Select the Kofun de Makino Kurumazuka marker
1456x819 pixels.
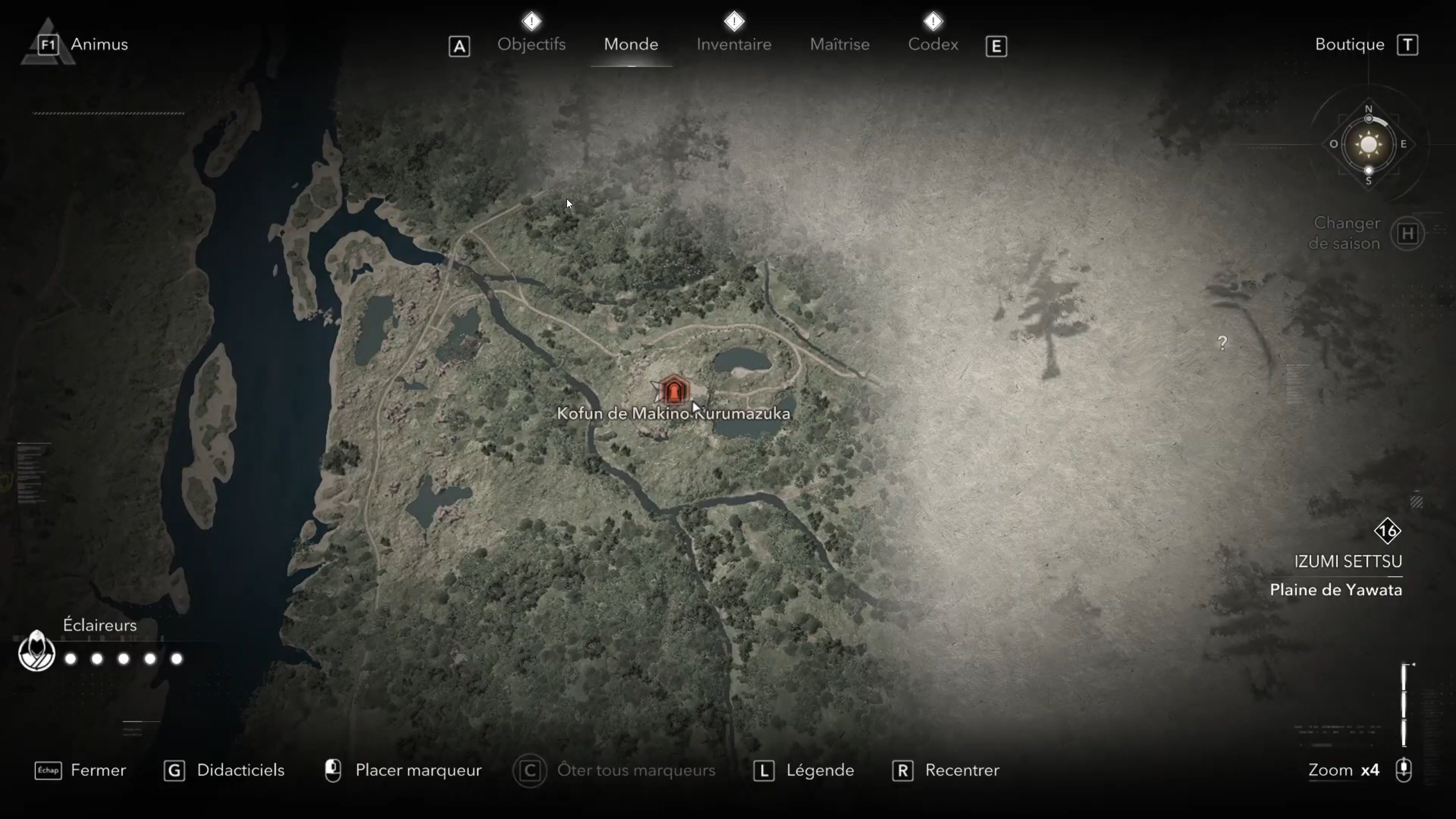click(x=675, y=390)
